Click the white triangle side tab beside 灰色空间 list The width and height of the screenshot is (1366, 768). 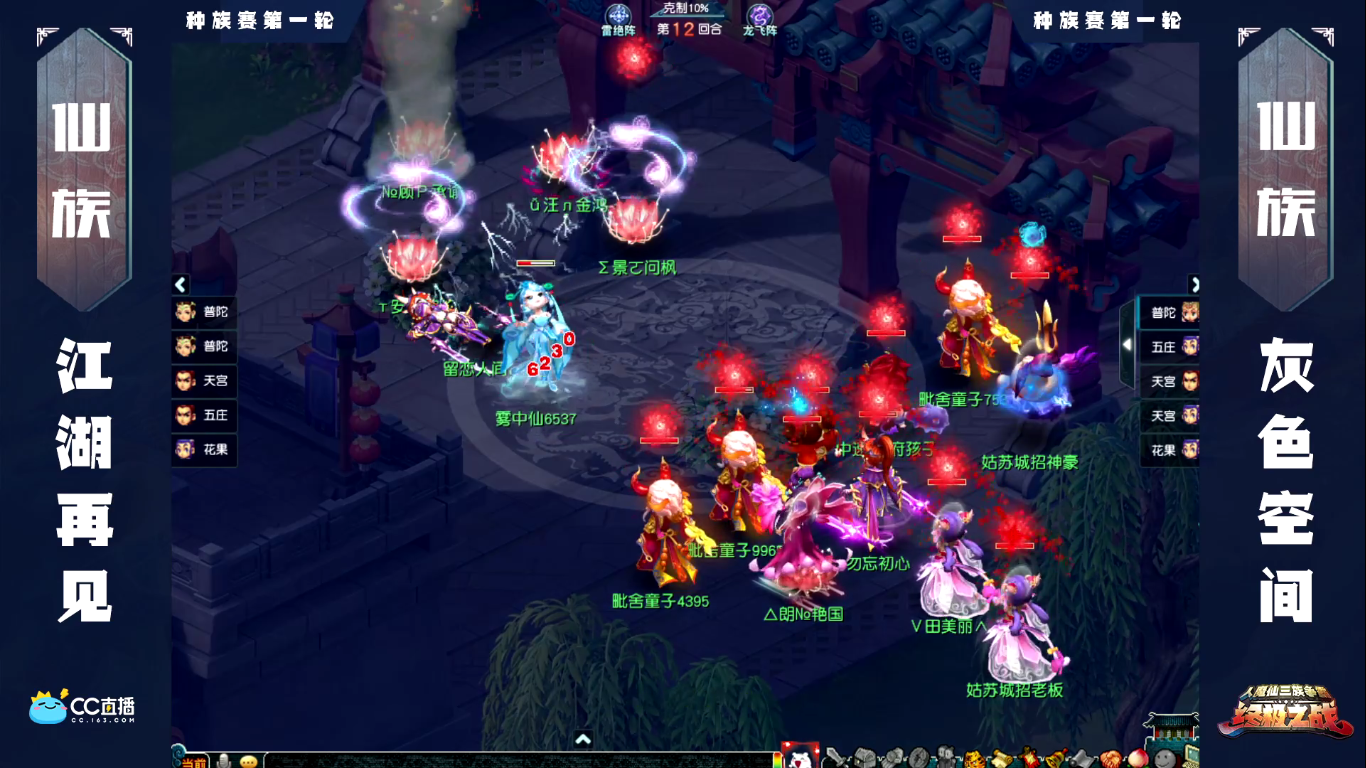coord(1128,345)
